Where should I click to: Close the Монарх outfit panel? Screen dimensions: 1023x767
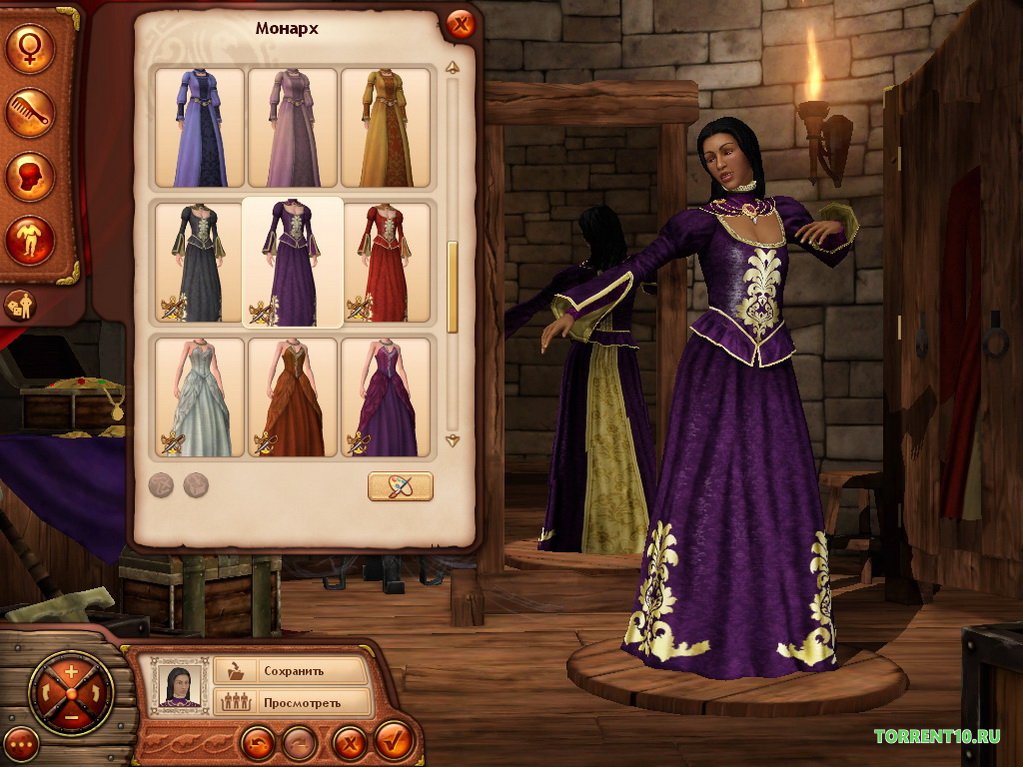click(460, 24)
